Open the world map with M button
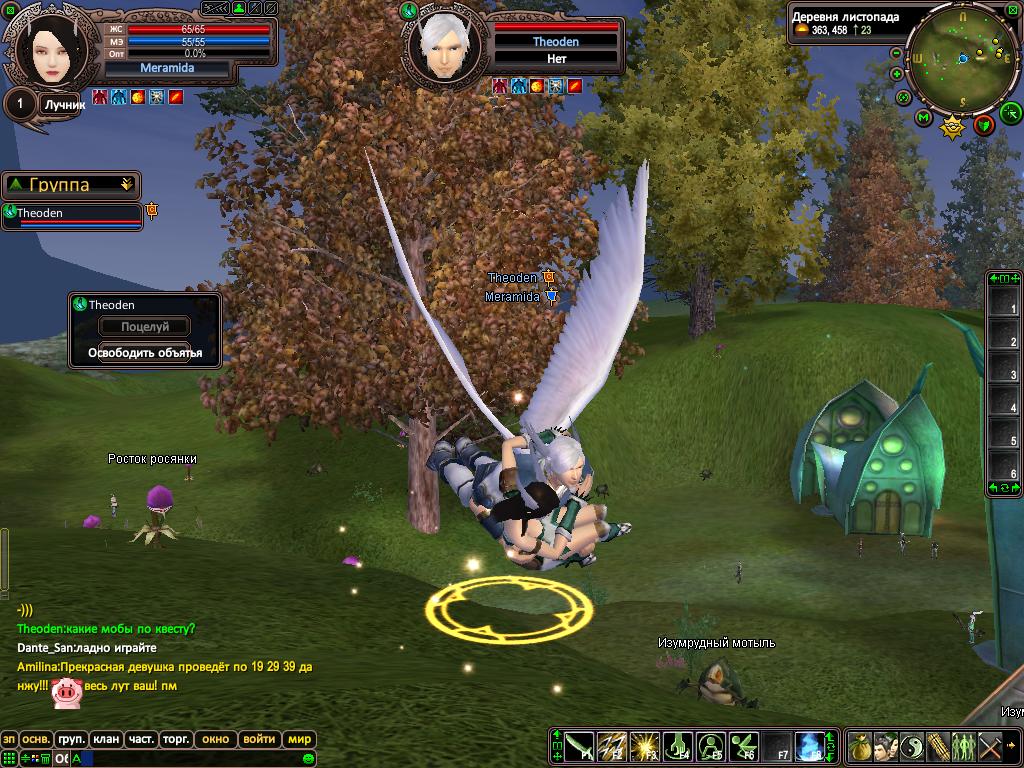The width and height of the screenshot is (1024, 768). coord(924,118)
